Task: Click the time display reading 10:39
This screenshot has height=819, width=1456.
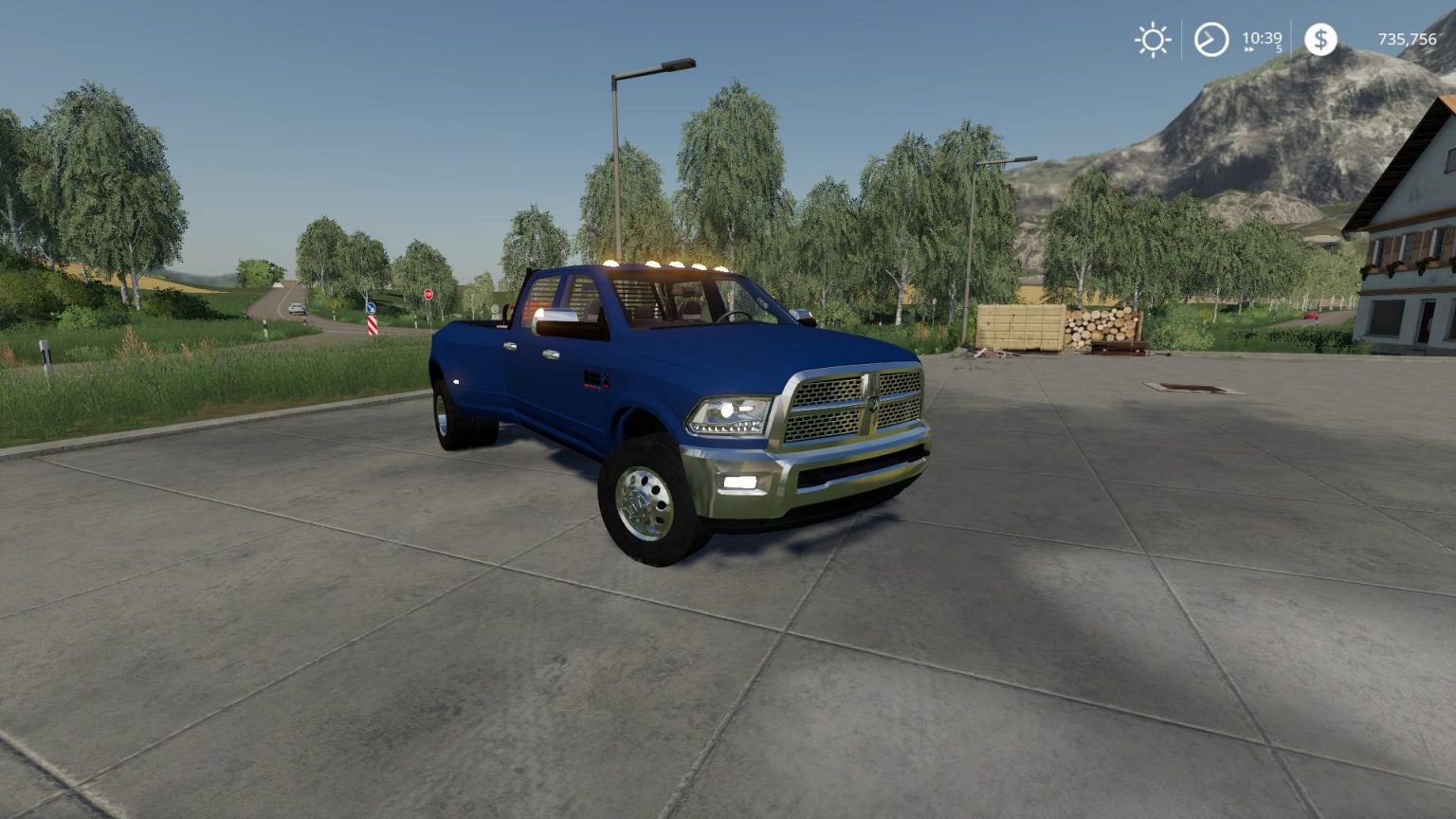Action: 1262,36
